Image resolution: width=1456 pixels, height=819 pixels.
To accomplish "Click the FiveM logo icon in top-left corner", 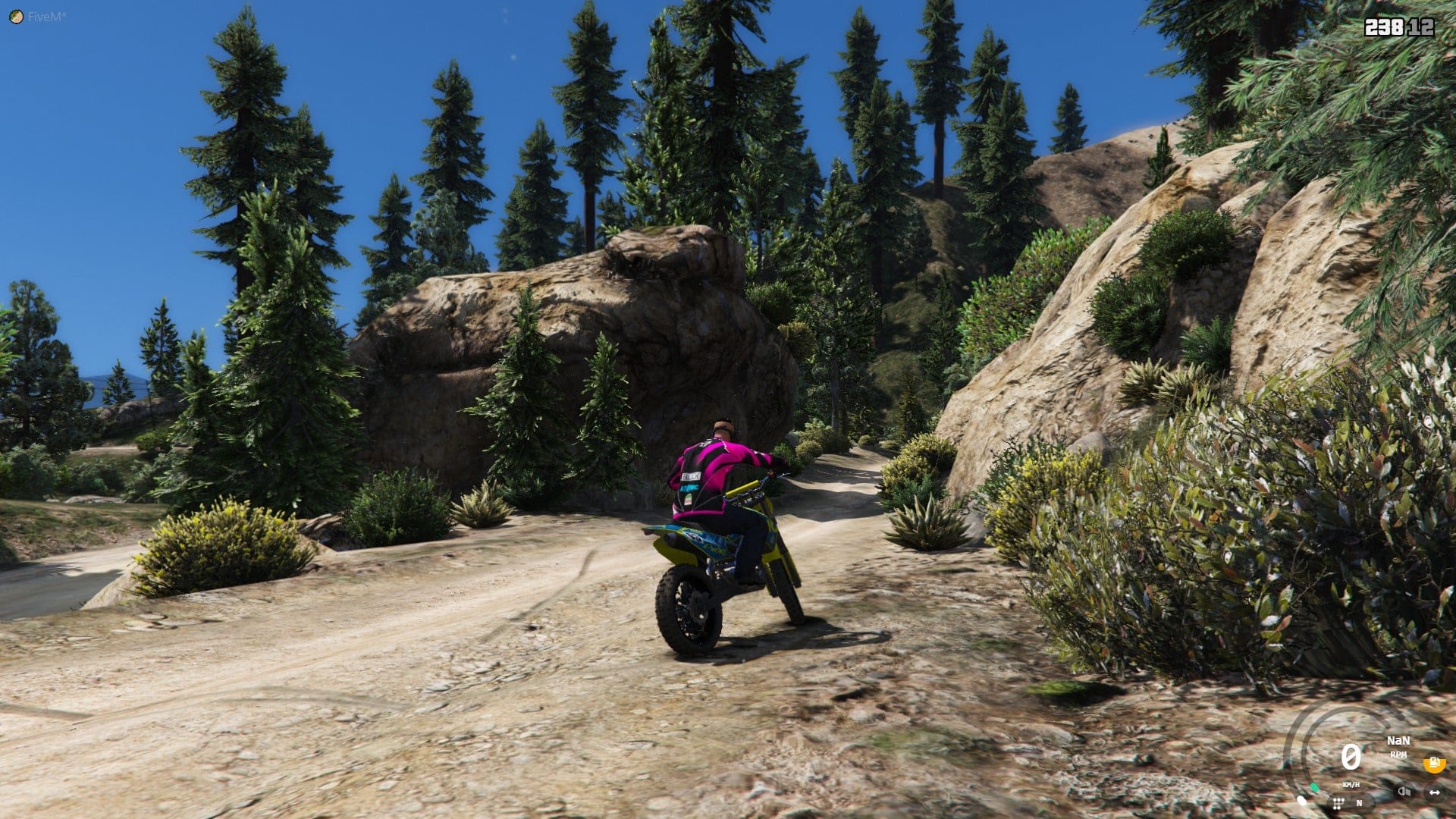I will pyautogui.click(x=15, y=14).
